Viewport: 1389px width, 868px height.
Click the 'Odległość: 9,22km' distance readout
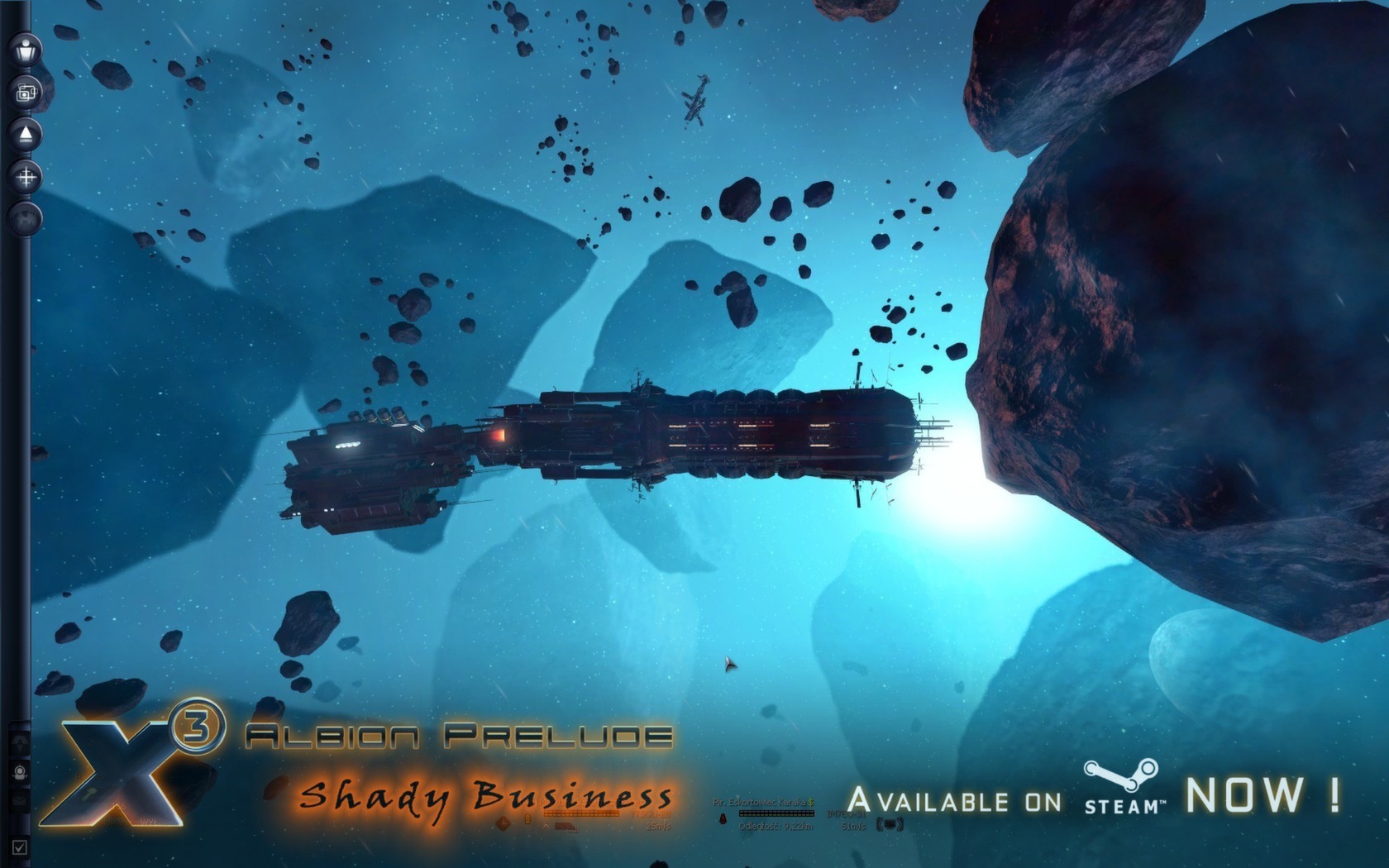coord(776,826)
